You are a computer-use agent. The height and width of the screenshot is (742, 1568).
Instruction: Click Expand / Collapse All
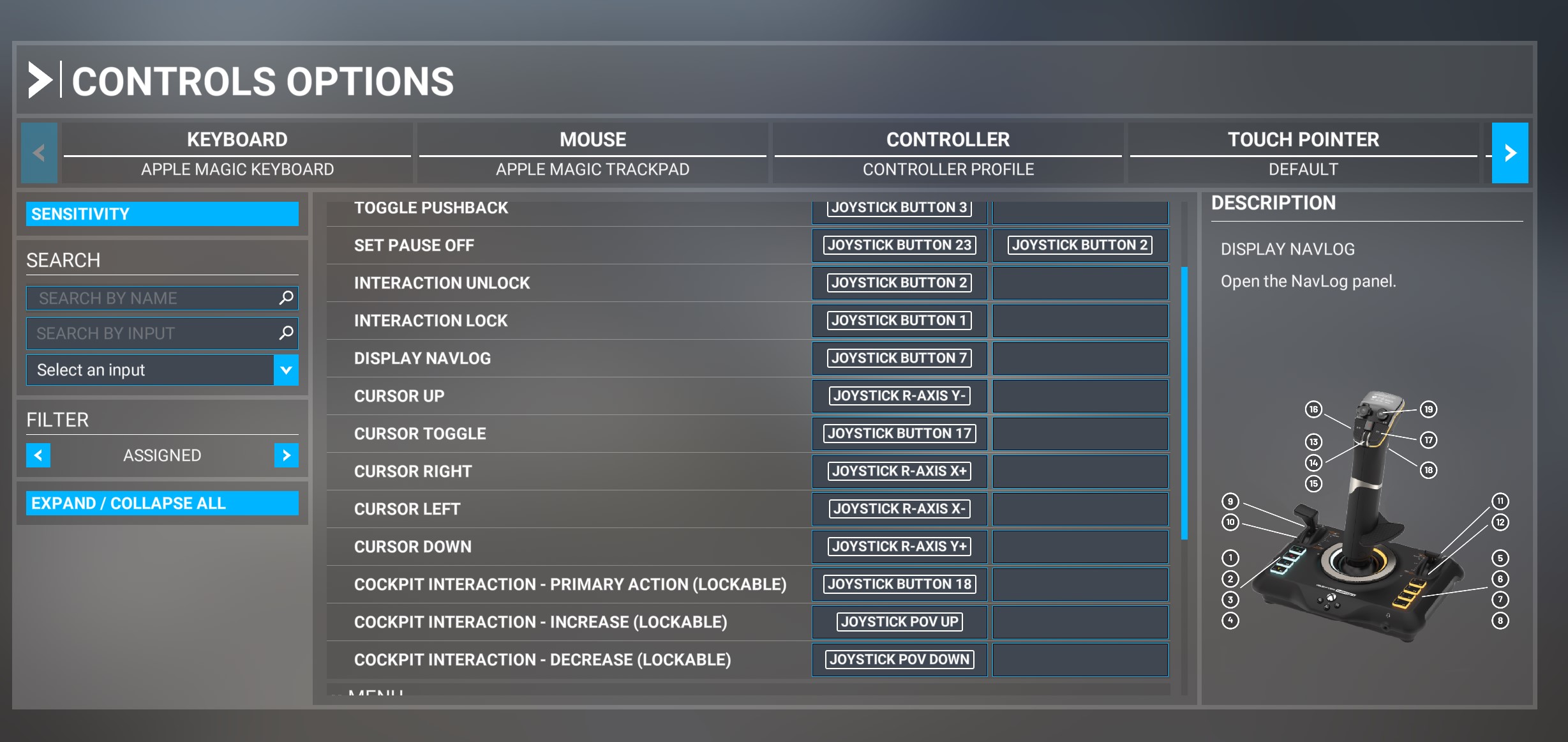[161, 503]
